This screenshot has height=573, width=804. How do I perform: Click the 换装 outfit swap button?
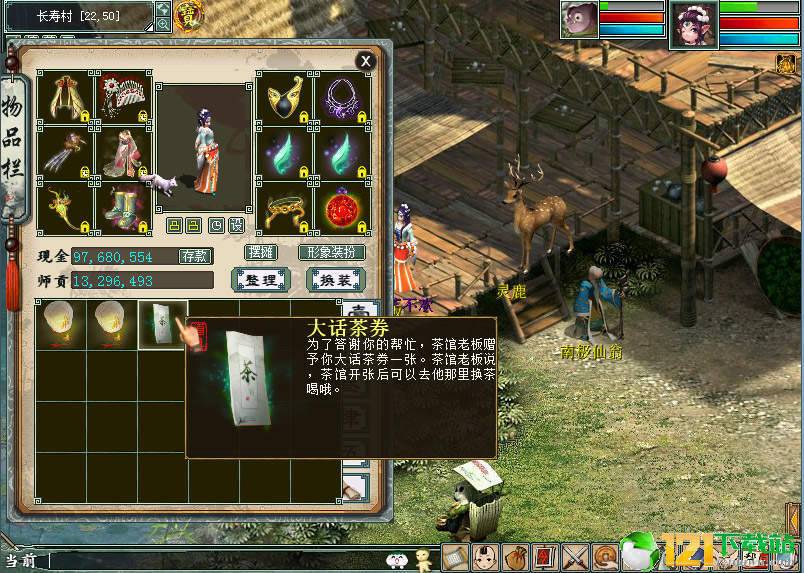pos(334,280)
